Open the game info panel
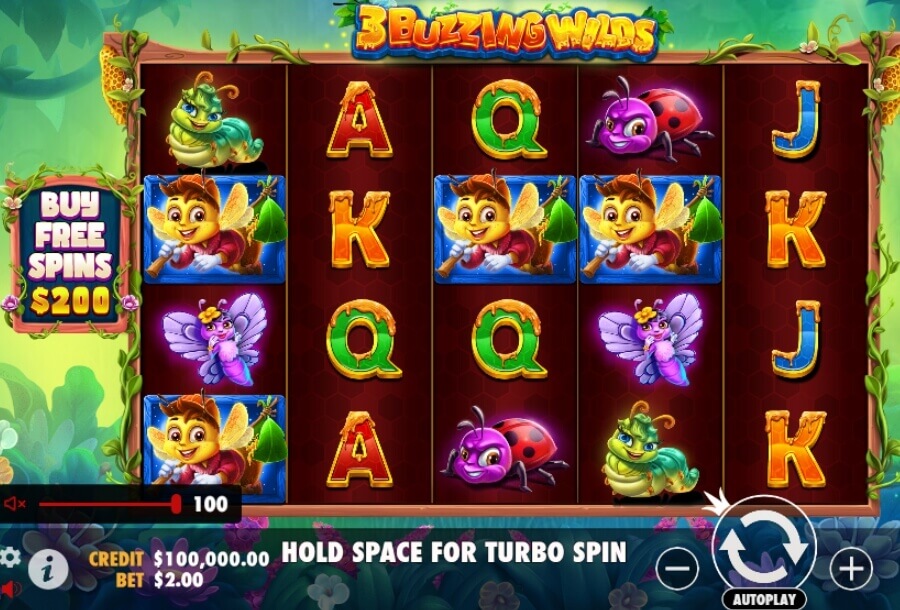Image resolution: width=900 pixels, height=610 pixels. click(48, 569)
